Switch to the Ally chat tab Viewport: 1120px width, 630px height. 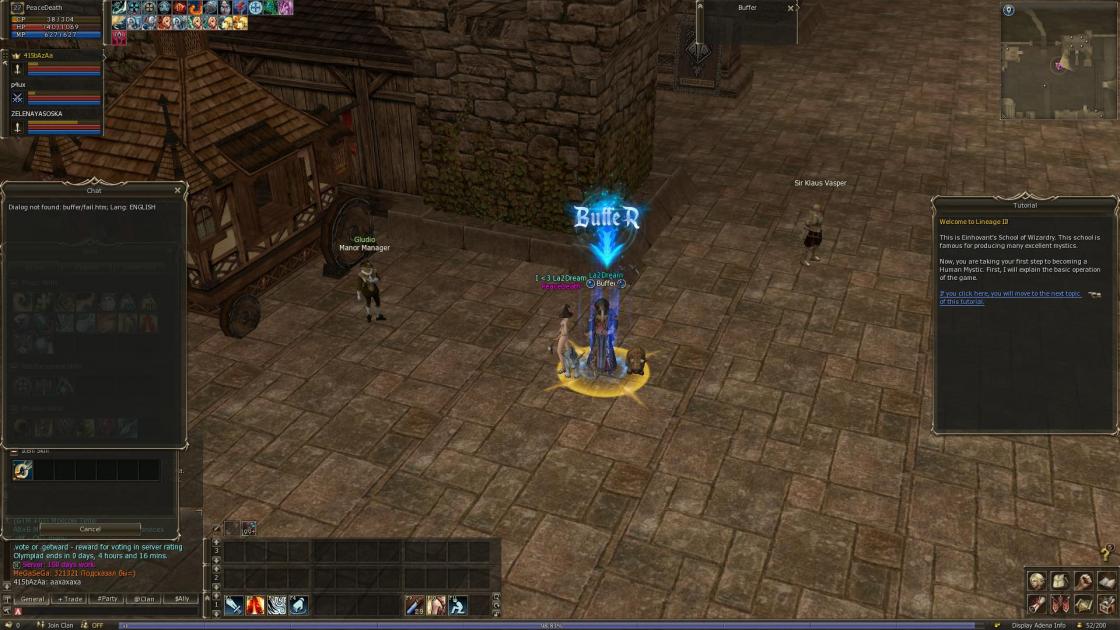[x=181, y=599]
